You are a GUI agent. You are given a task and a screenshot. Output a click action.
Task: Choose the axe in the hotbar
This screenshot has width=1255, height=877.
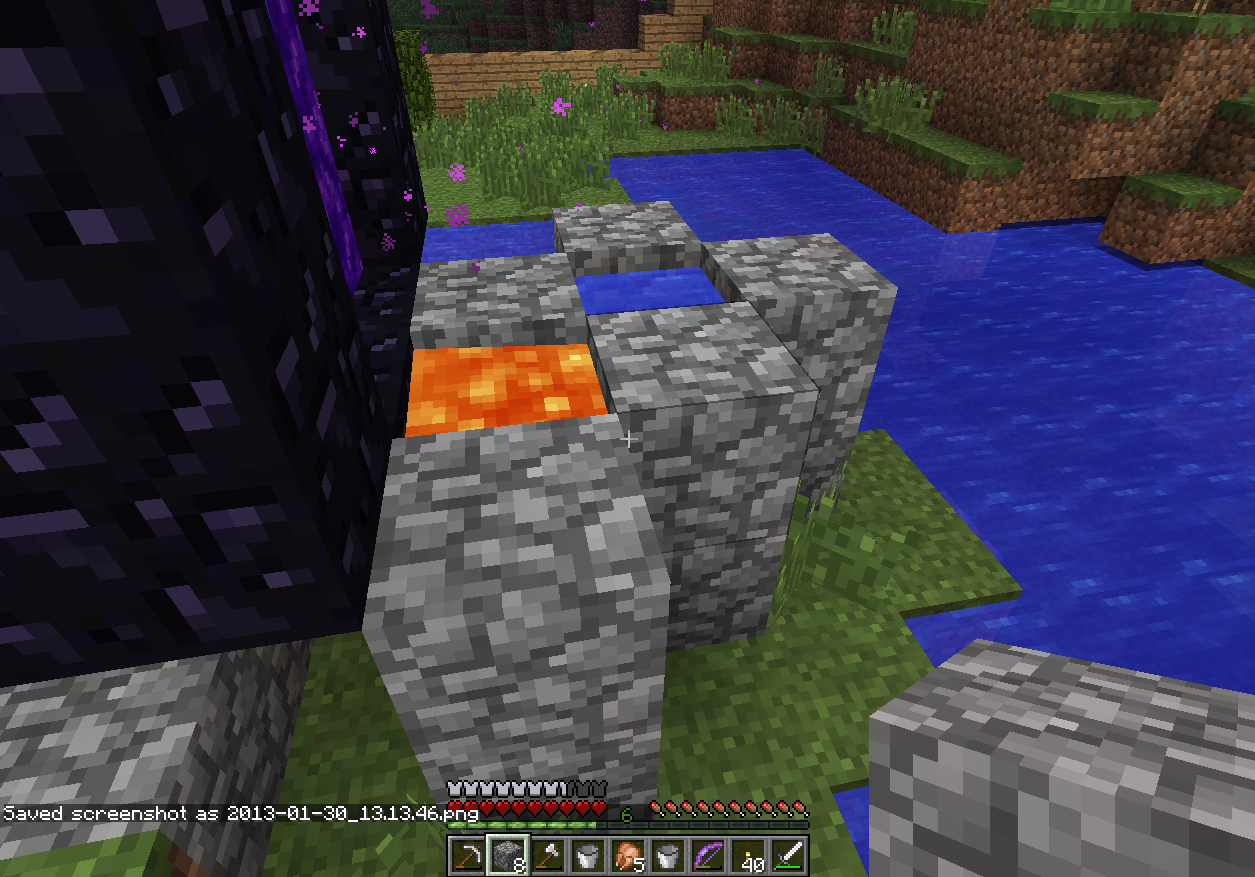click(547, 856)
